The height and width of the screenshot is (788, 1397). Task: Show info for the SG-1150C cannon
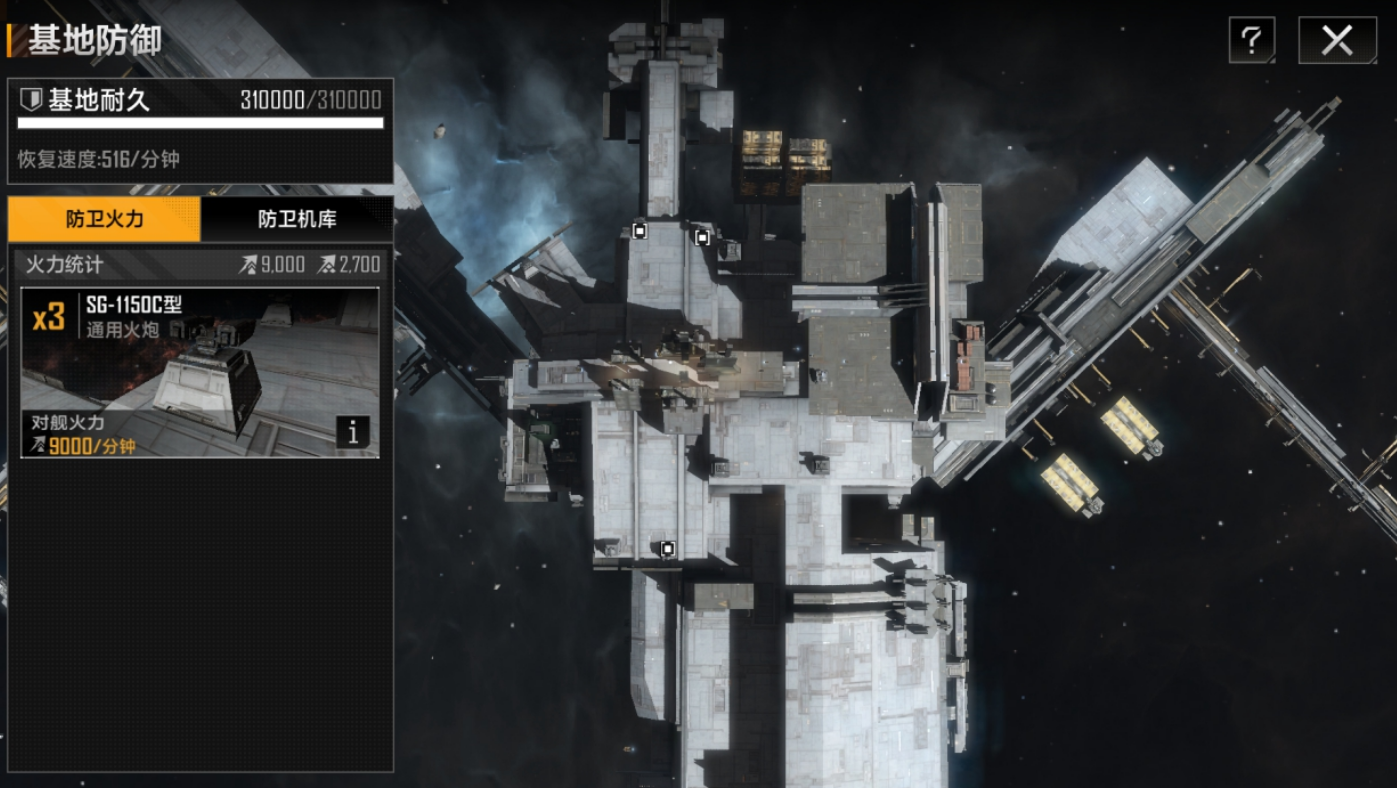pos(352,432)
